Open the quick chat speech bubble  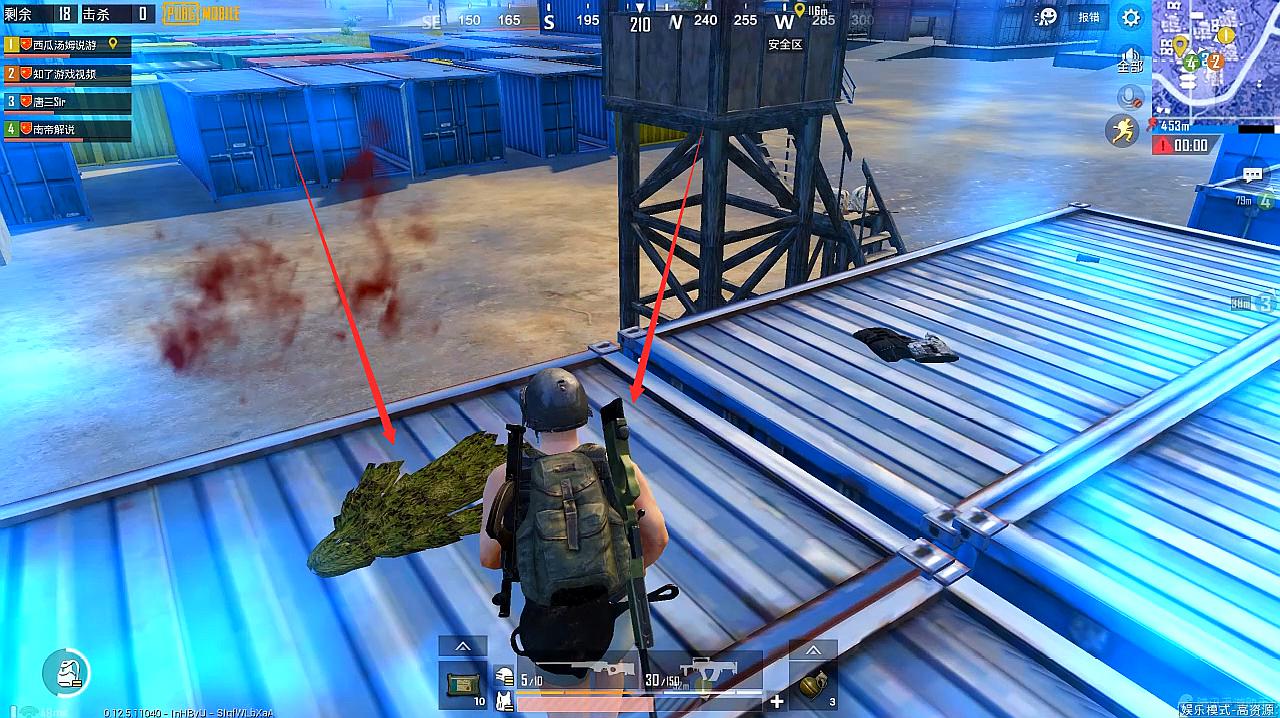point(1252,176)
